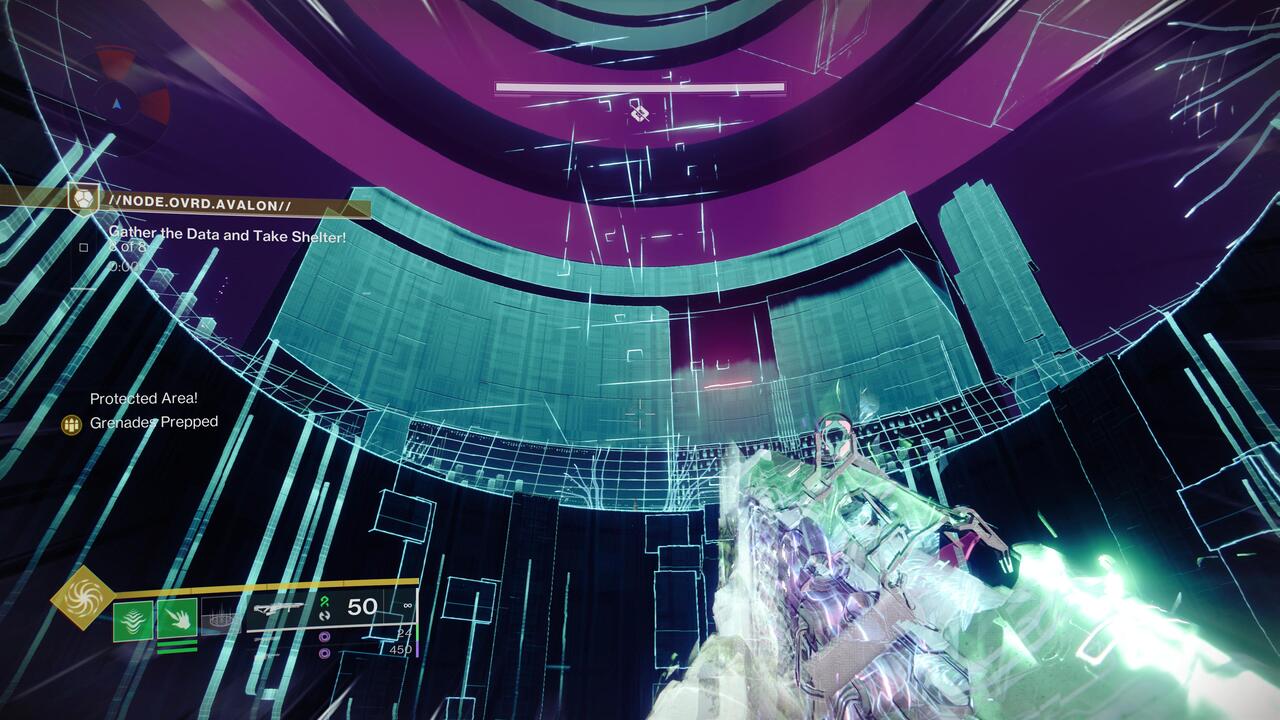
Task: Select the quest emblem beside NODE.OVRD.AVALON
Action: (83, 202)
